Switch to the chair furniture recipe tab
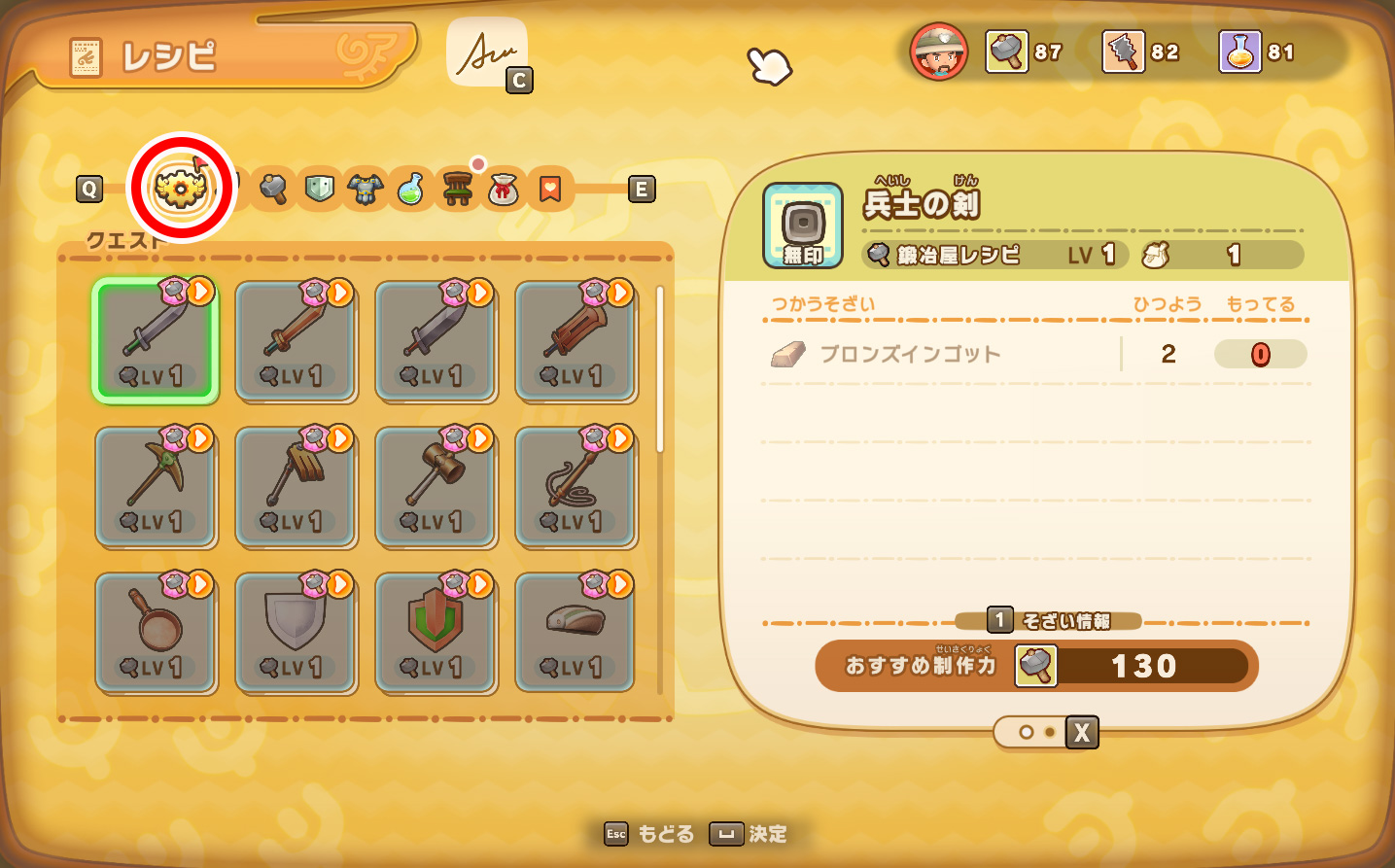This screenshot has height=868, width=1395. [457, 189]
